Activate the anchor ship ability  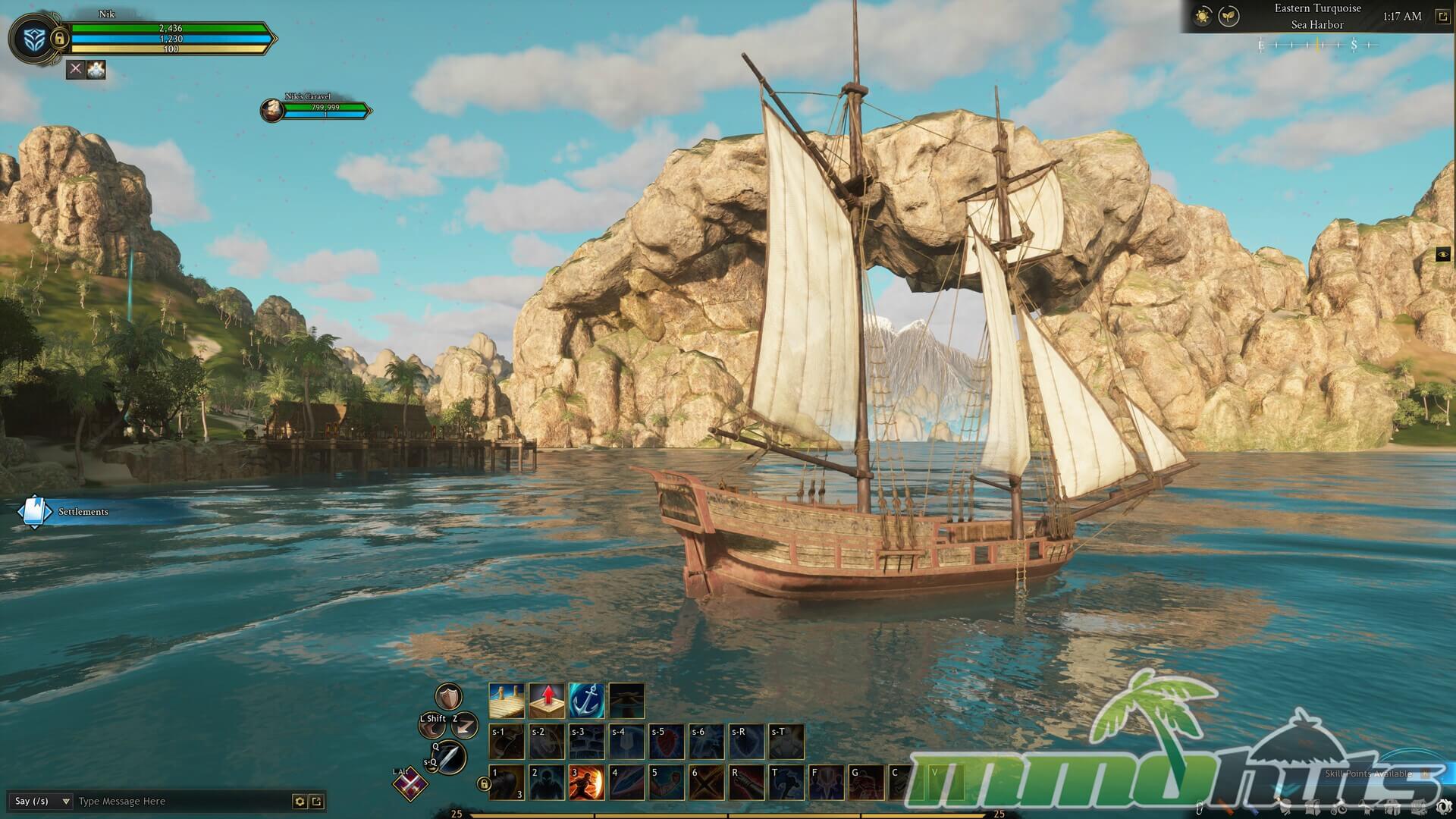(586, 700)
